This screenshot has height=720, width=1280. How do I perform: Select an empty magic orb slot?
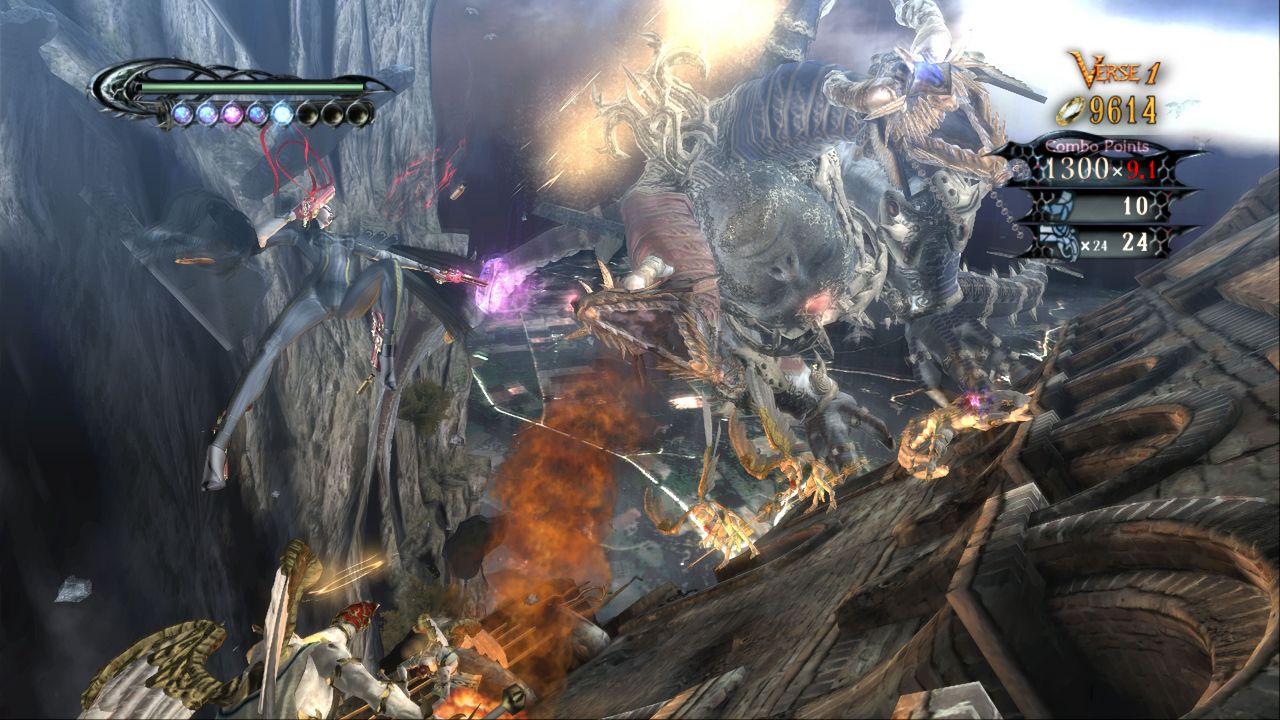pos(333,114)
